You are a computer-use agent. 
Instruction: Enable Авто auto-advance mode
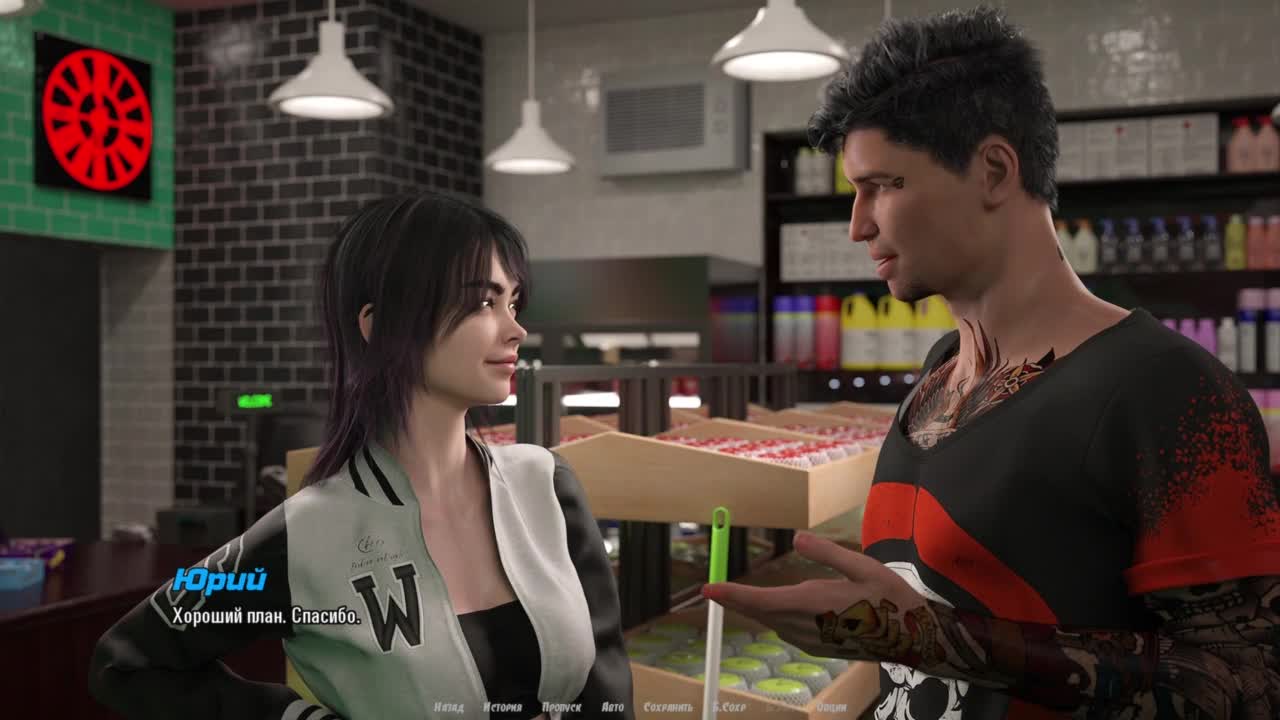coord(612,707)
